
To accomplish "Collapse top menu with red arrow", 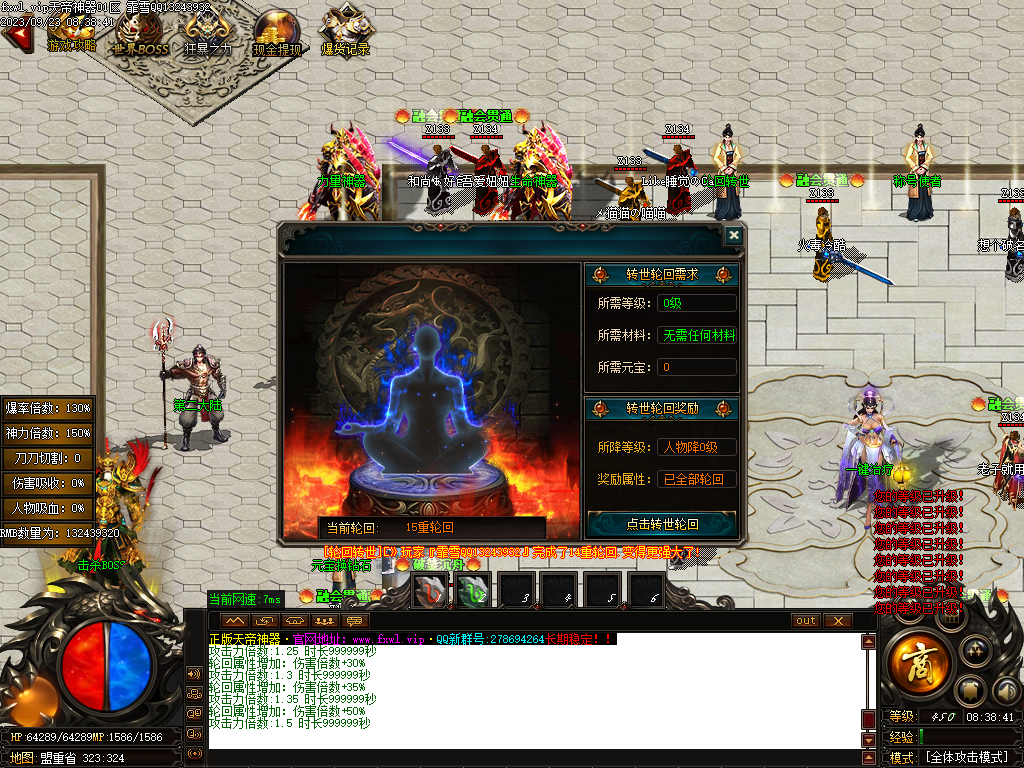I will pos(15,37).
